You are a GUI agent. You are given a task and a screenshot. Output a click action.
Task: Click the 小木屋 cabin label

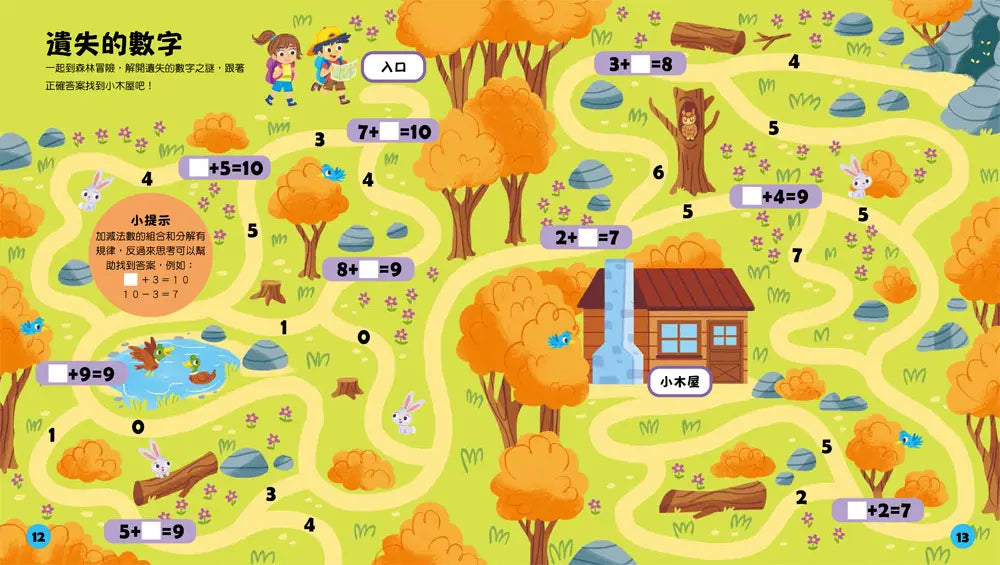(x=679, y=380)
